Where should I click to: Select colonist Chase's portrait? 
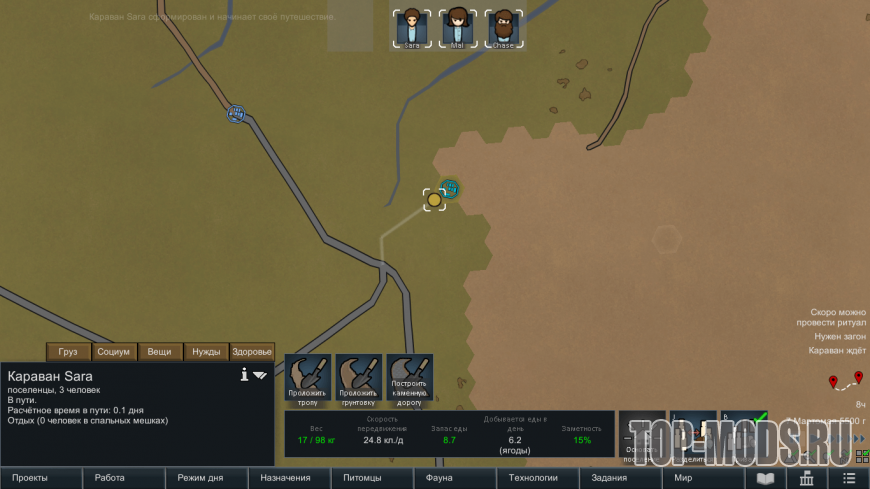(x=503, y=28)
